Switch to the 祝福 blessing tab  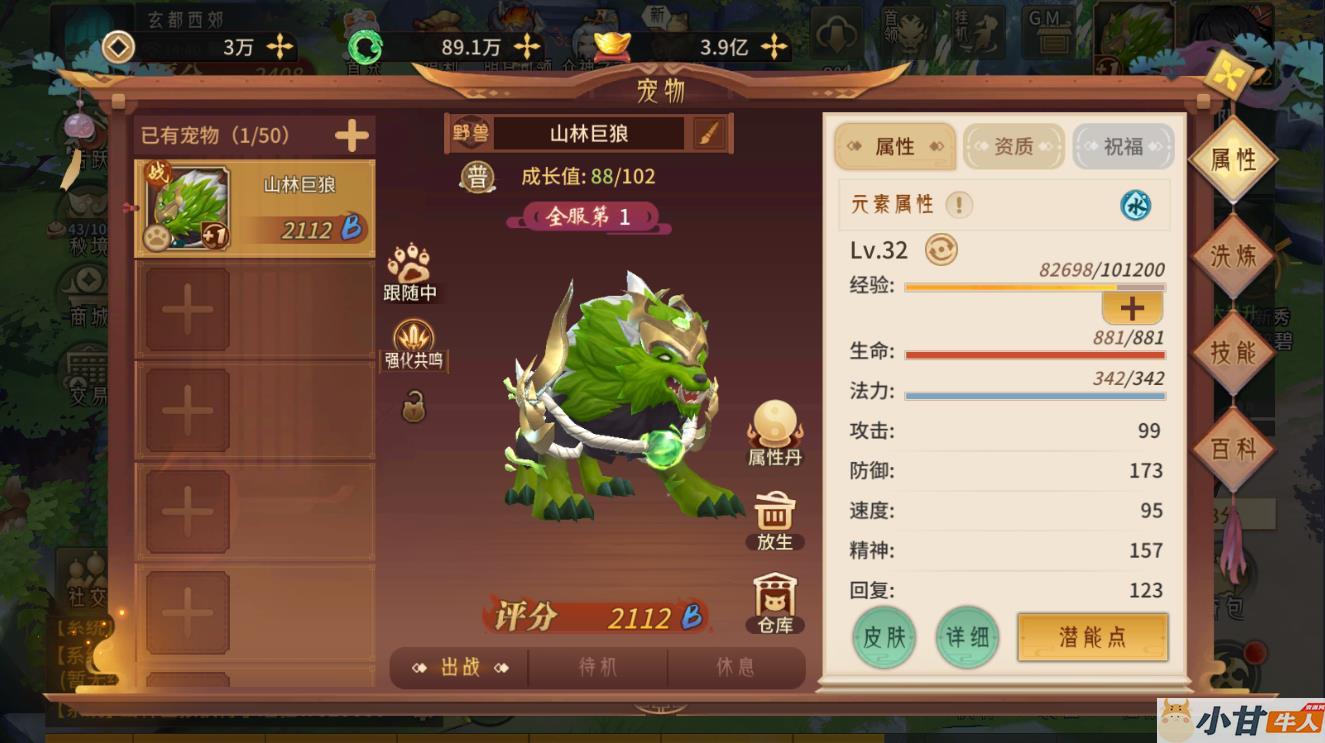1123,147
